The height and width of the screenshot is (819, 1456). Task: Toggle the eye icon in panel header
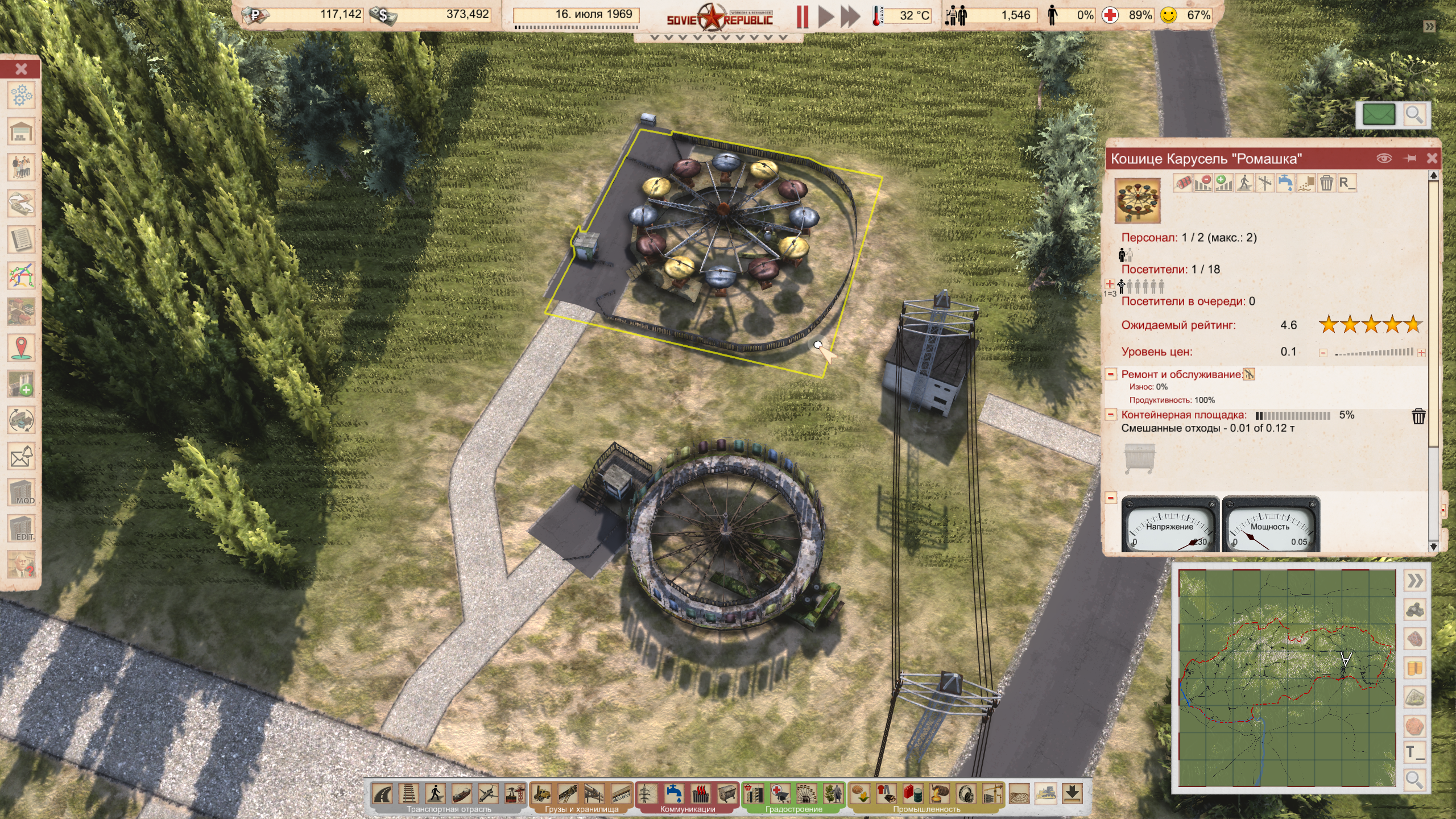click(x=1384, y=159)
